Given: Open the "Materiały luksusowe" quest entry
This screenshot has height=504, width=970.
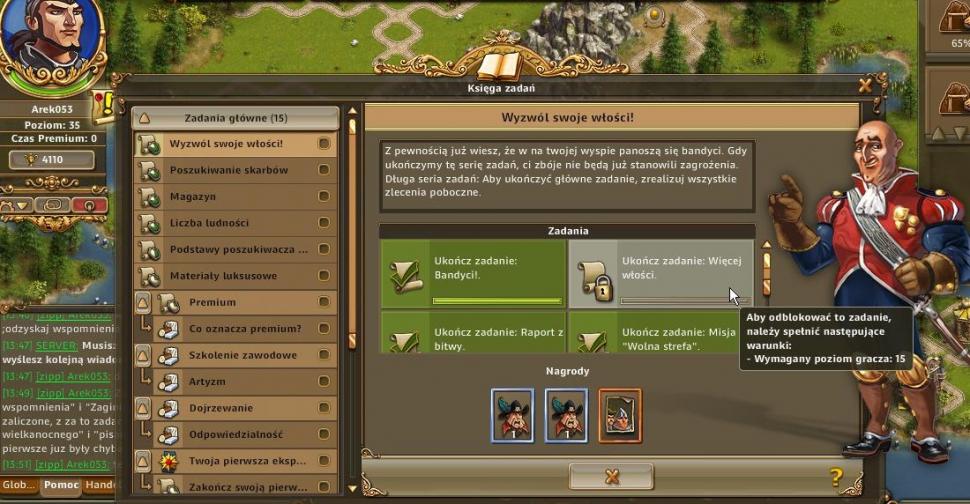Looking at the screenshot, I should point(223,276).
